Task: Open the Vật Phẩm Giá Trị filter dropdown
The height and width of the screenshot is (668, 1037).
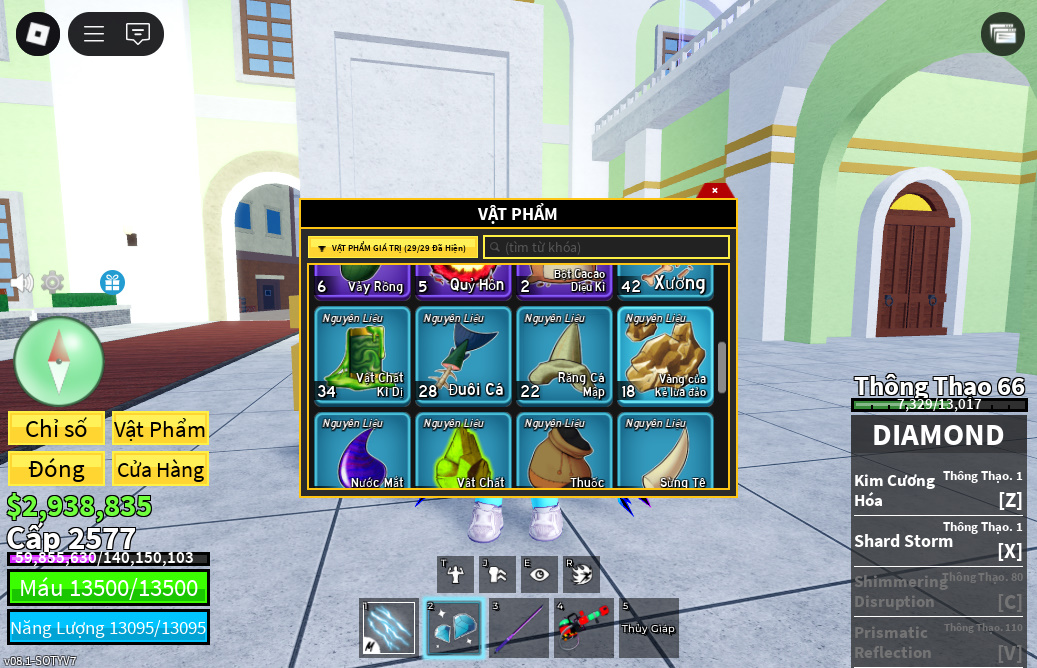Action: [x=393, y=247]
